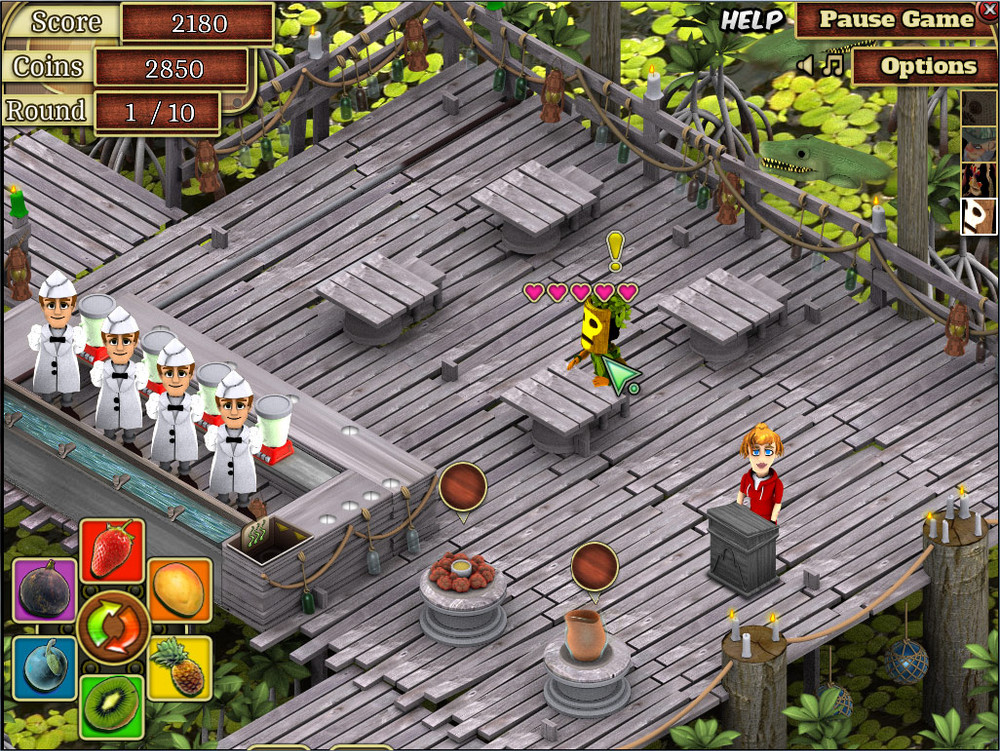Pick the pineapple on the yellow tile
1000x751 pixels.
tap(179, 666)
